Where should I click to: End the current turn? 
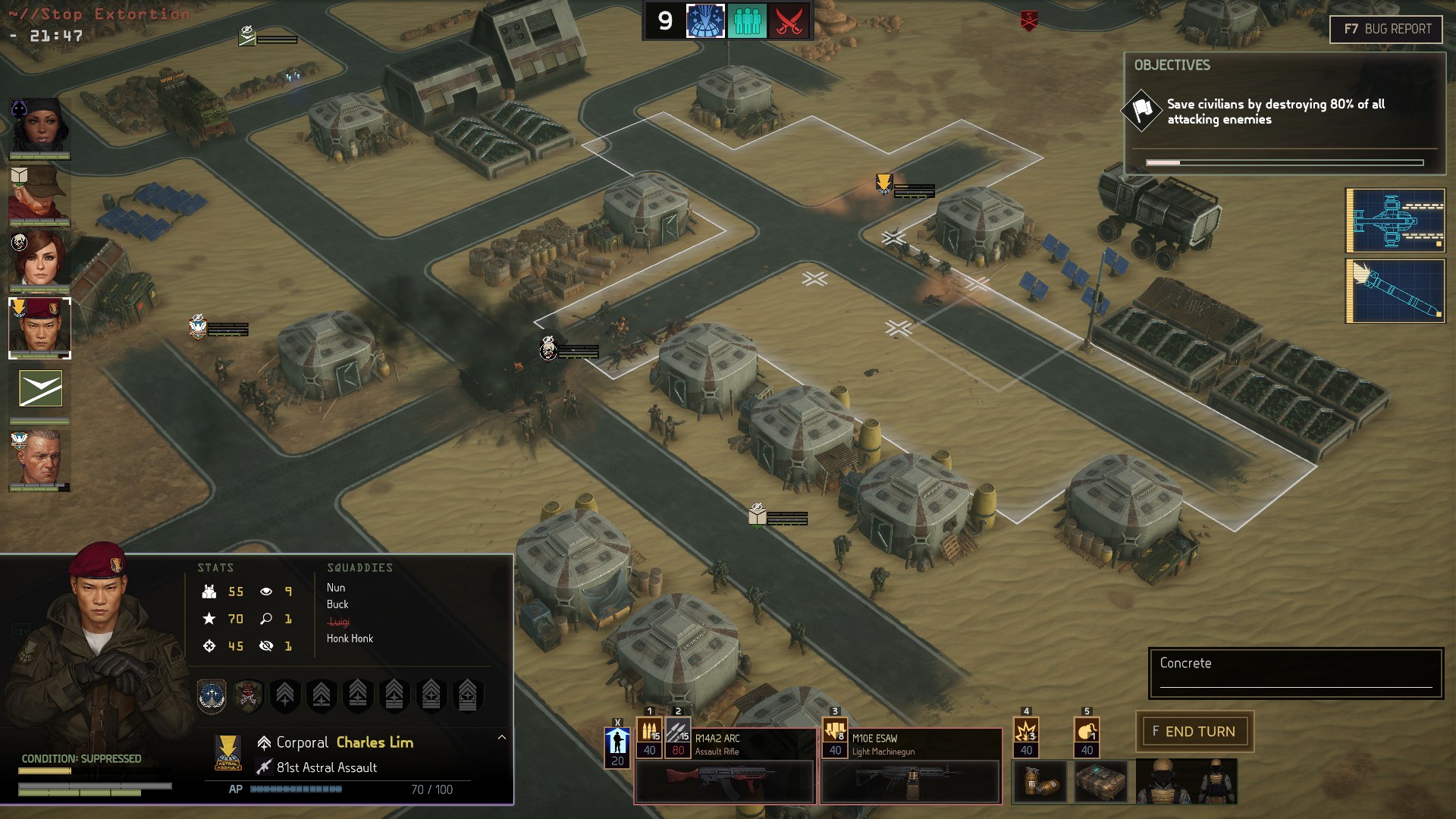(x=1194, y=732)
